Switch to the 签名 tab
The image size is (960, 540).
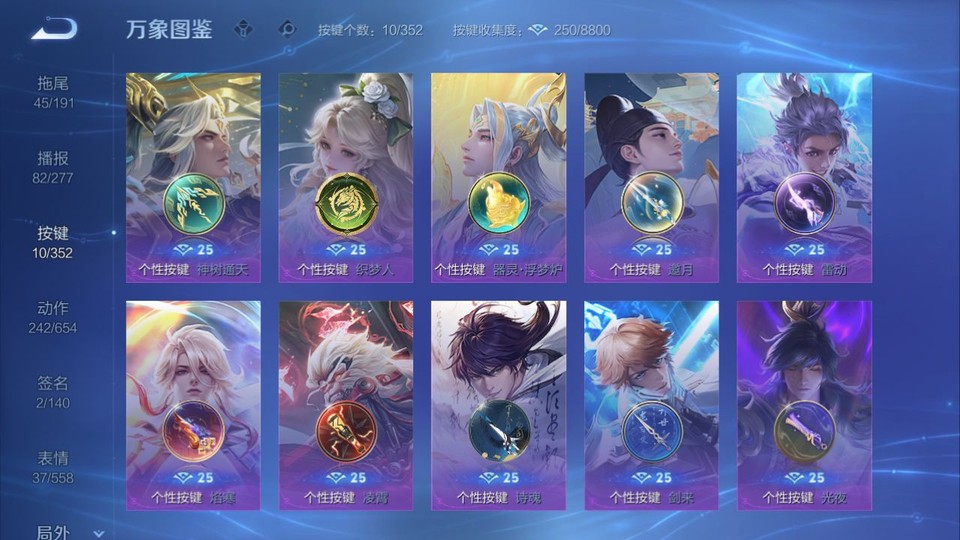pos(54,392)
